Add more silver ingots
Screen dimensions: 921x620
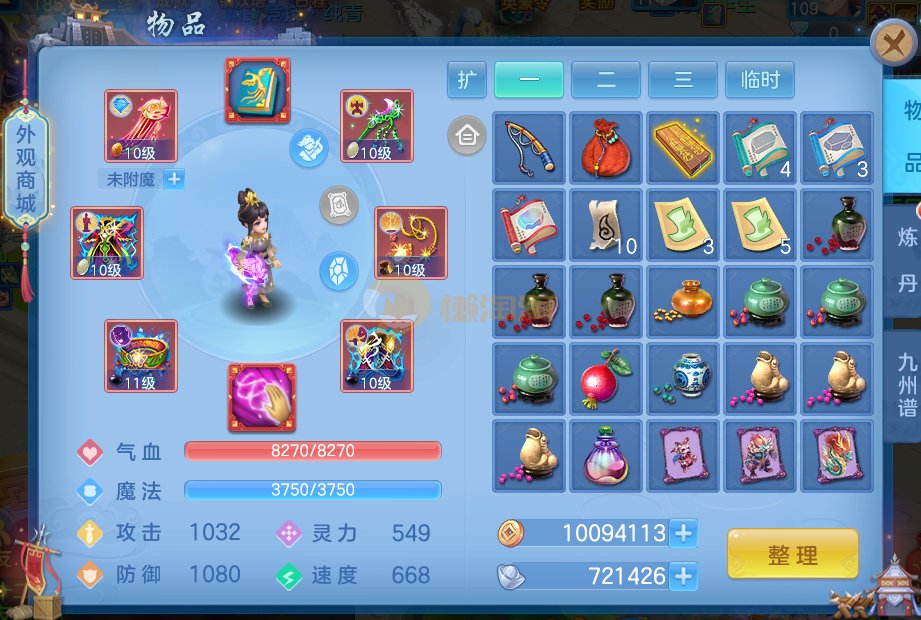(684, 576)
